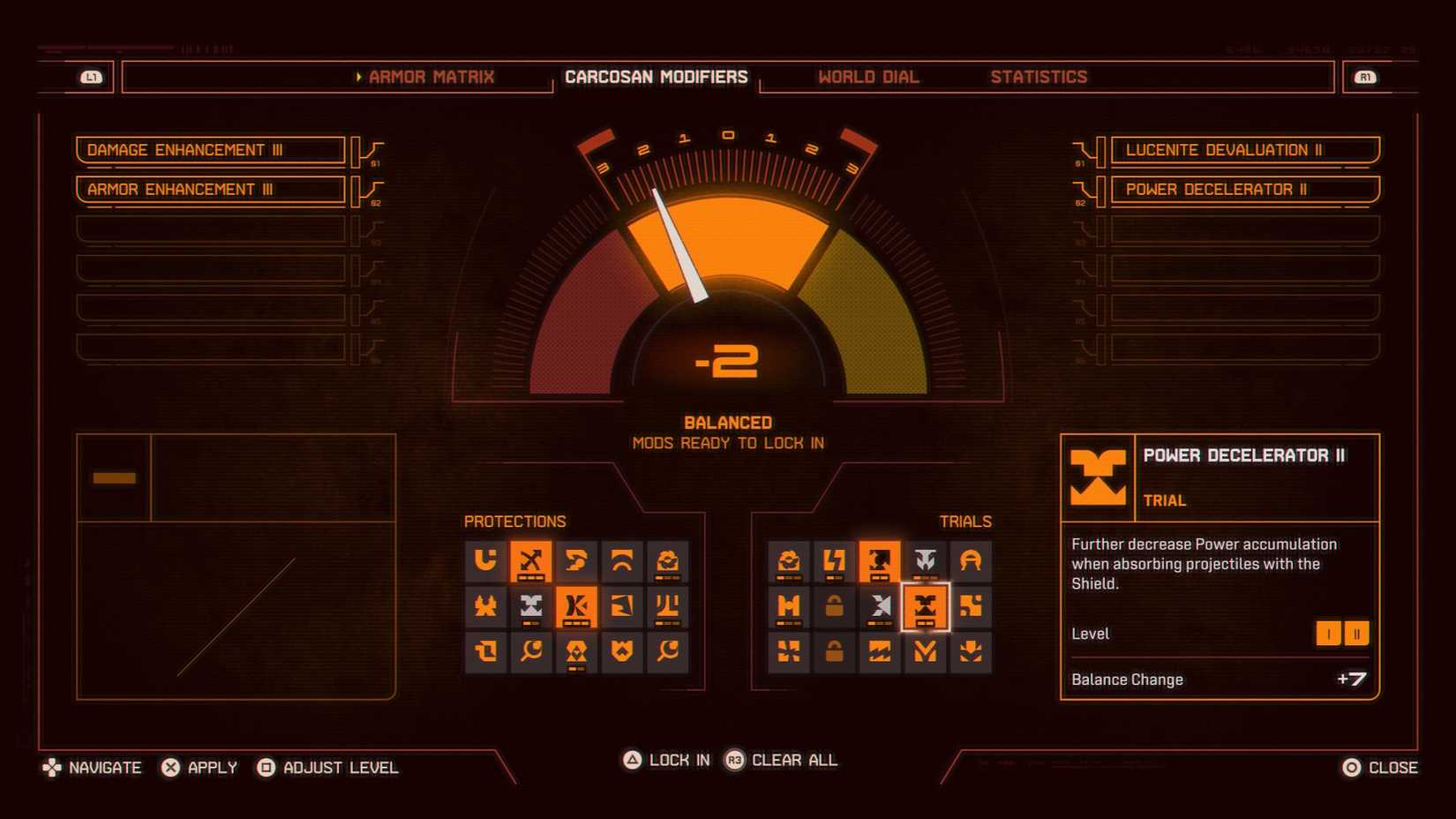Open the Statistics tab

point(1039,77)
